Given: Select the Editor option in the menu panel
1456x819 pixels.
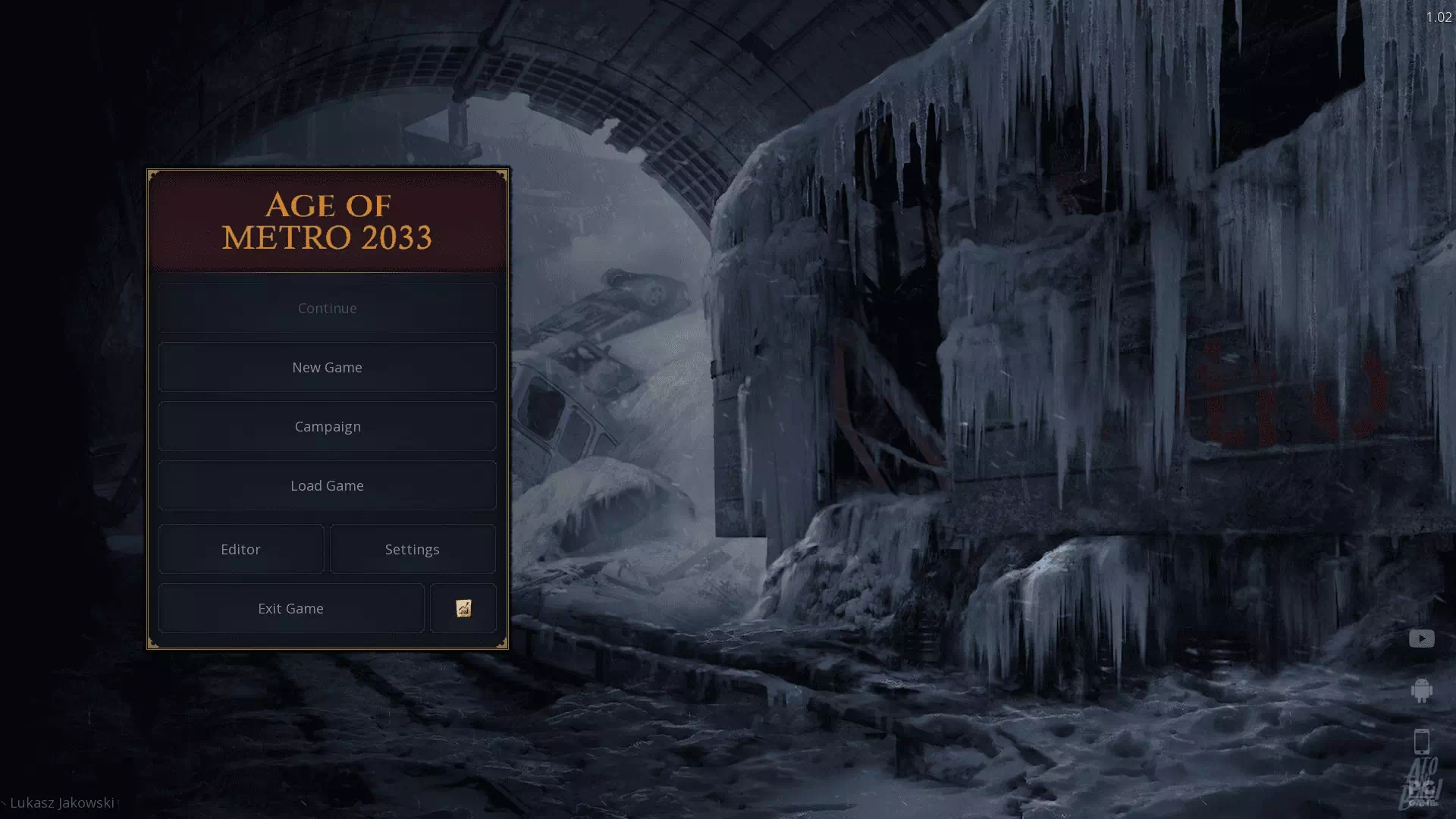Looking at the screenshot, I should click(240, 549).
